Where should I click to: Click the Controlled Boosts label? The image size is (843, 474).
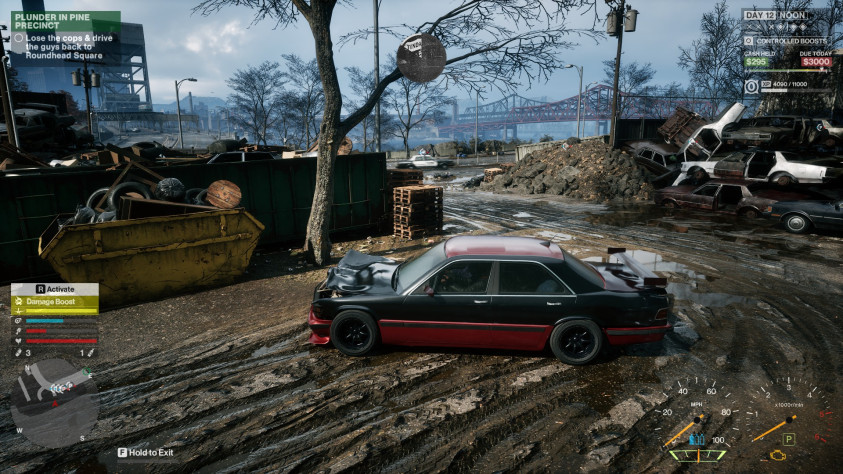point(793,40)
